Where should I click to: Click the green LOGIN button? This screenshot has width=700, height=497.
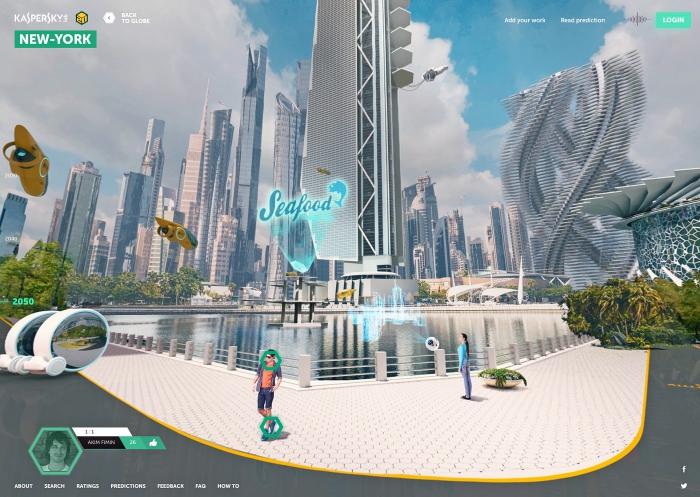tap(673, 20)
